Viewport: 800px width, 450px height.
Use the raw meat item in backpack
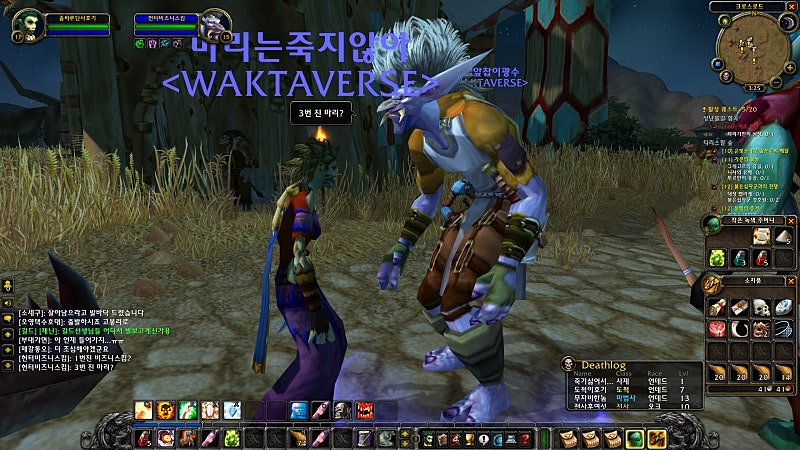point(716,330)
